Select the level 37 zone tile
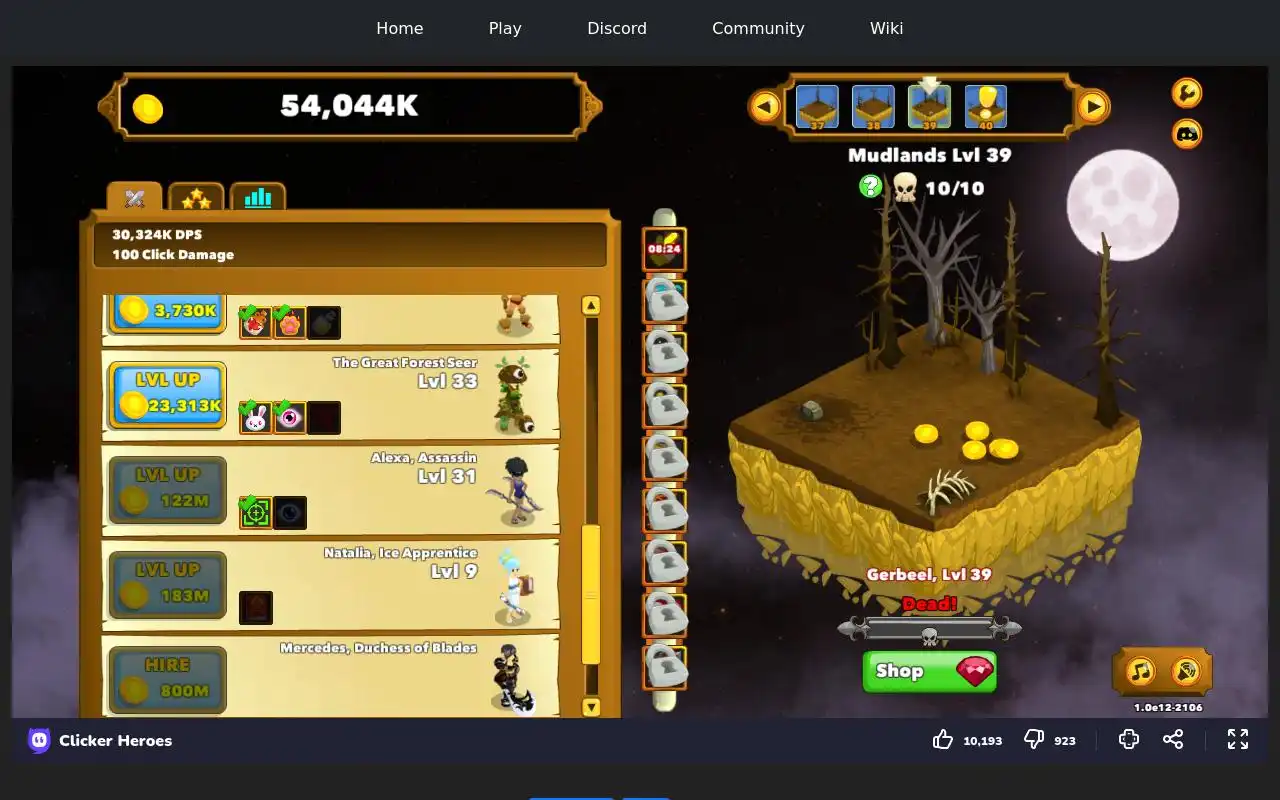The image size is (1280, 800). (x=817, y=107)
